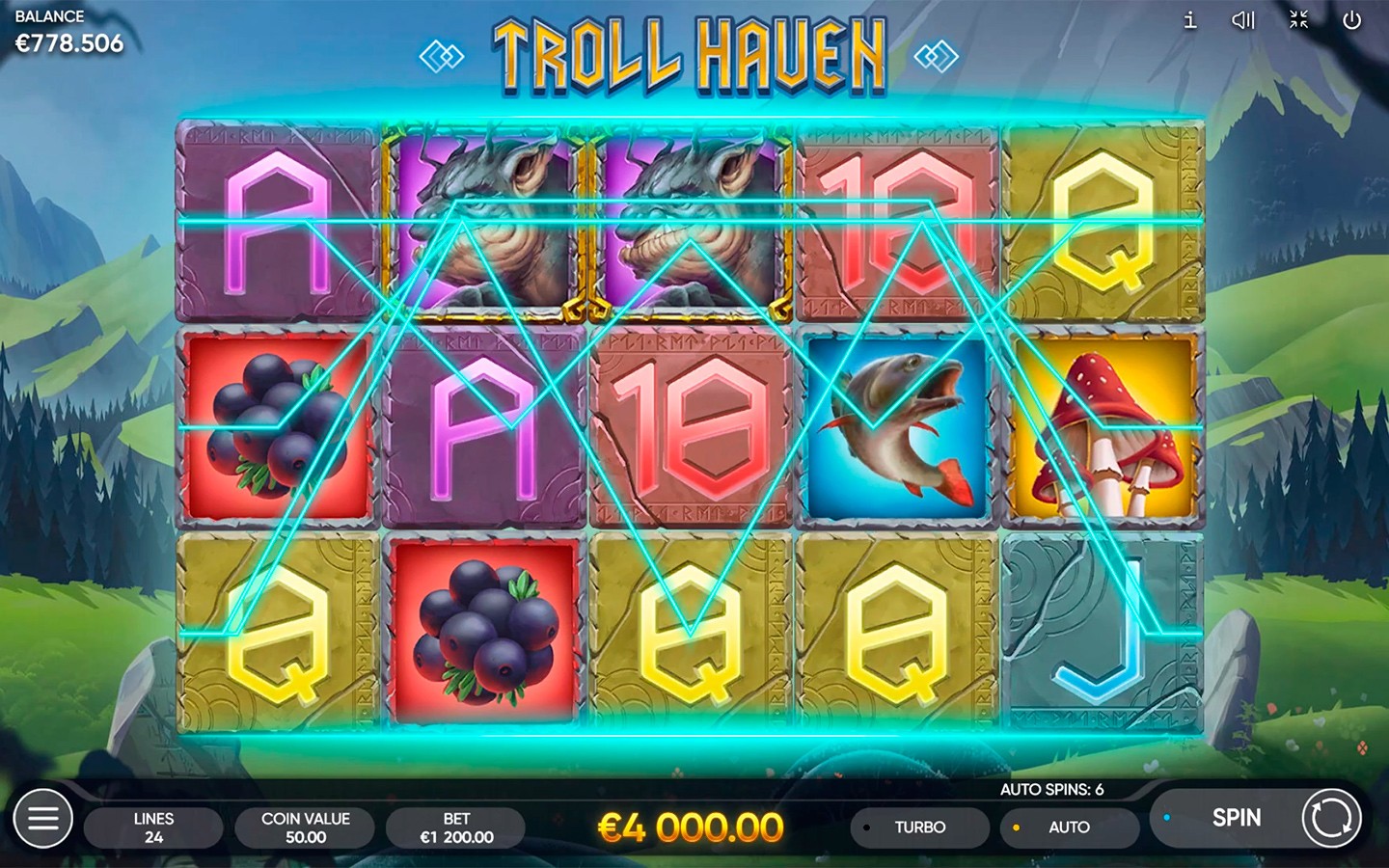Change the Lines setting
The height and width of the screenshot is (868, 1389).
[x=153, y=827]
